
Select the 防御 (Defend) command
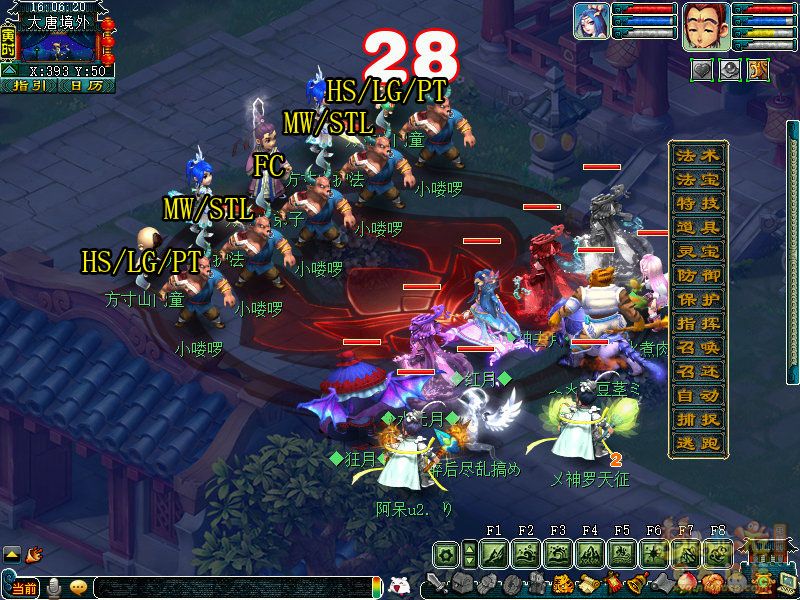697,275
